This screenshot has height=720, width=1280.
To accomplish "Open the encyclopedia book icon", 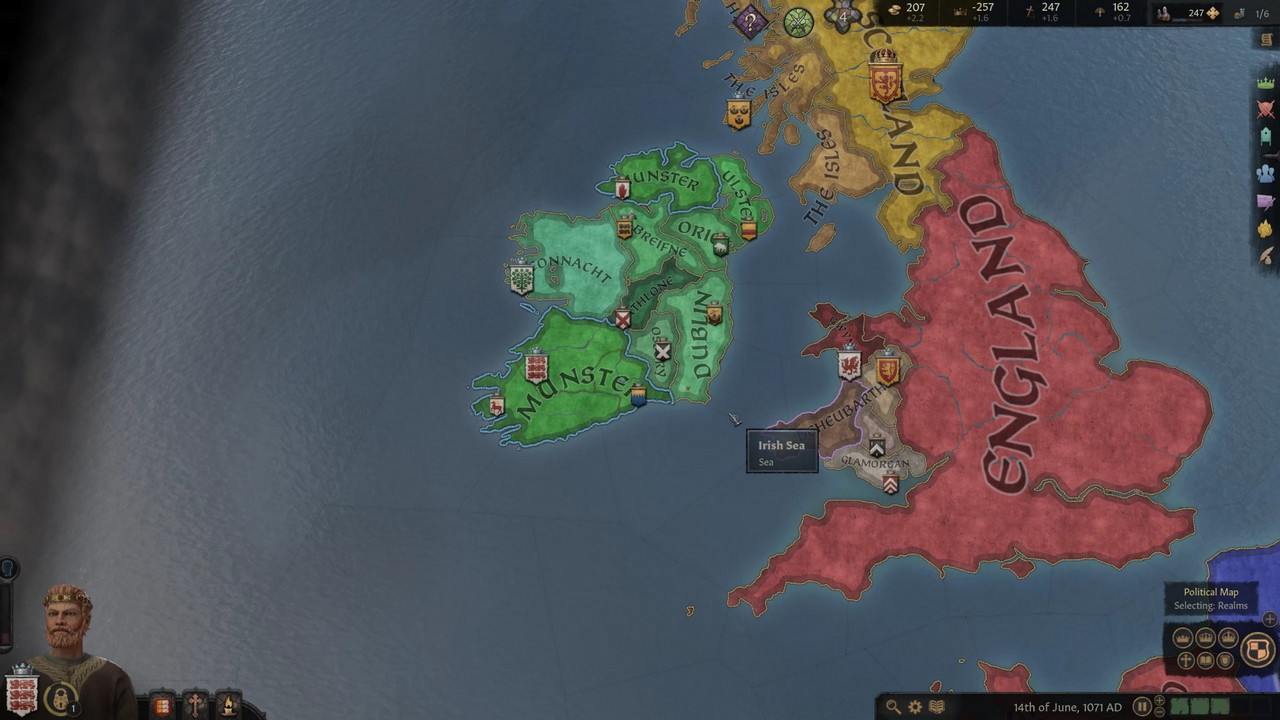I will [x=937, y=707].
